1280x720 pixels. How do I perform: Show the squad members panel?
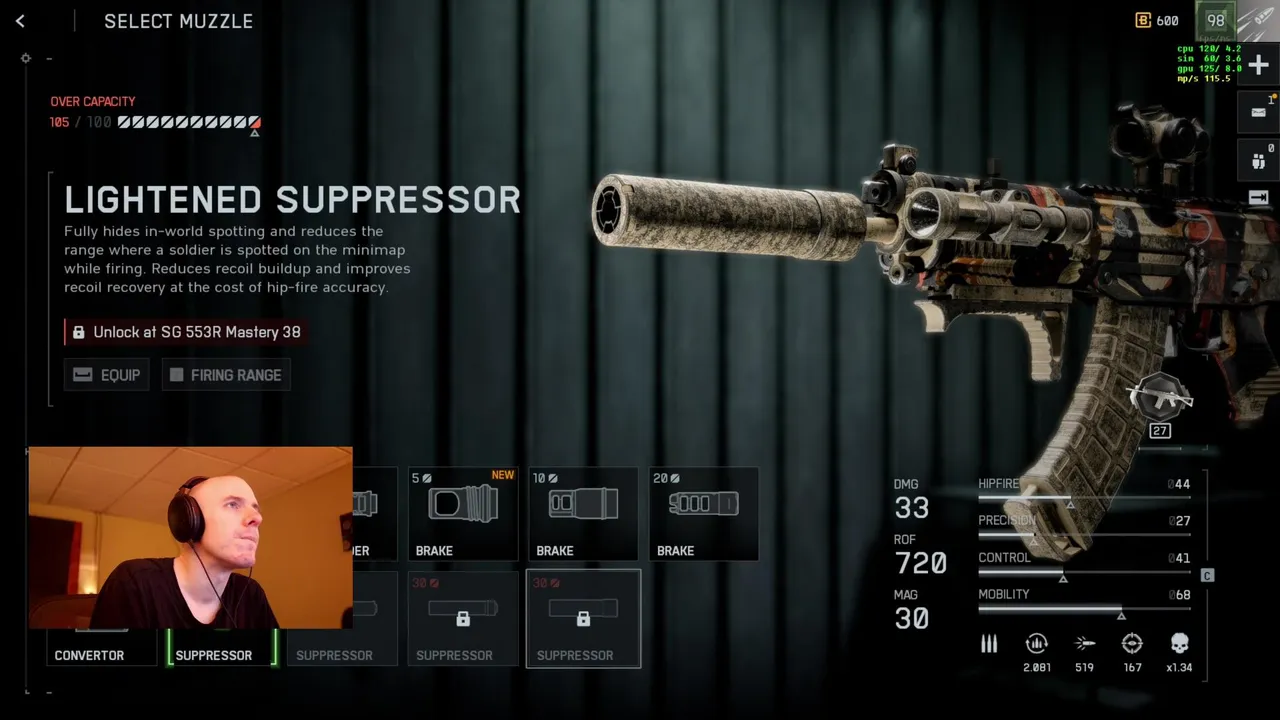coord(1258,158)
